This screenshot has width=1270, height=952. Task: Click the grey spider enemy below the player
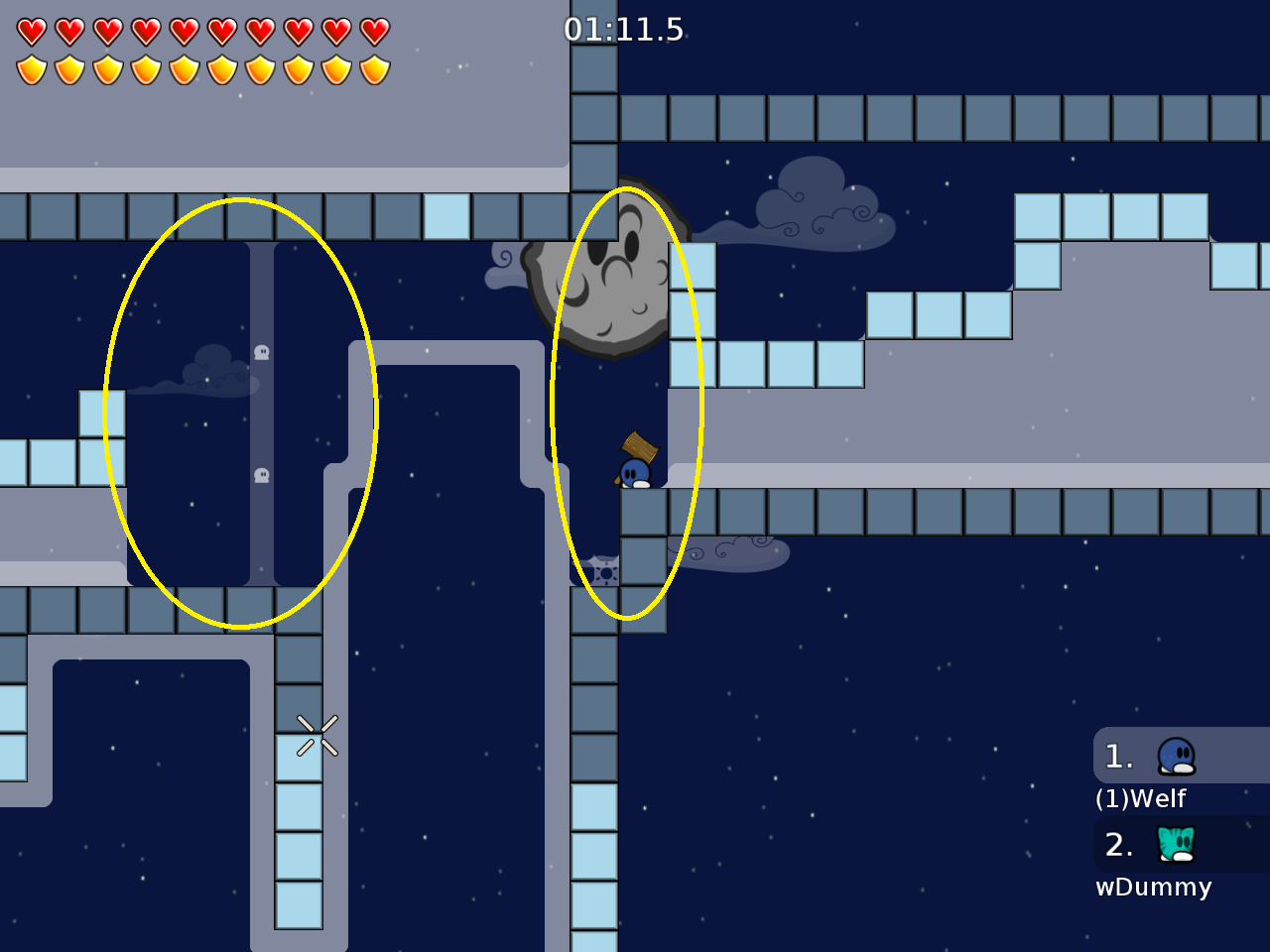point(603,570)
